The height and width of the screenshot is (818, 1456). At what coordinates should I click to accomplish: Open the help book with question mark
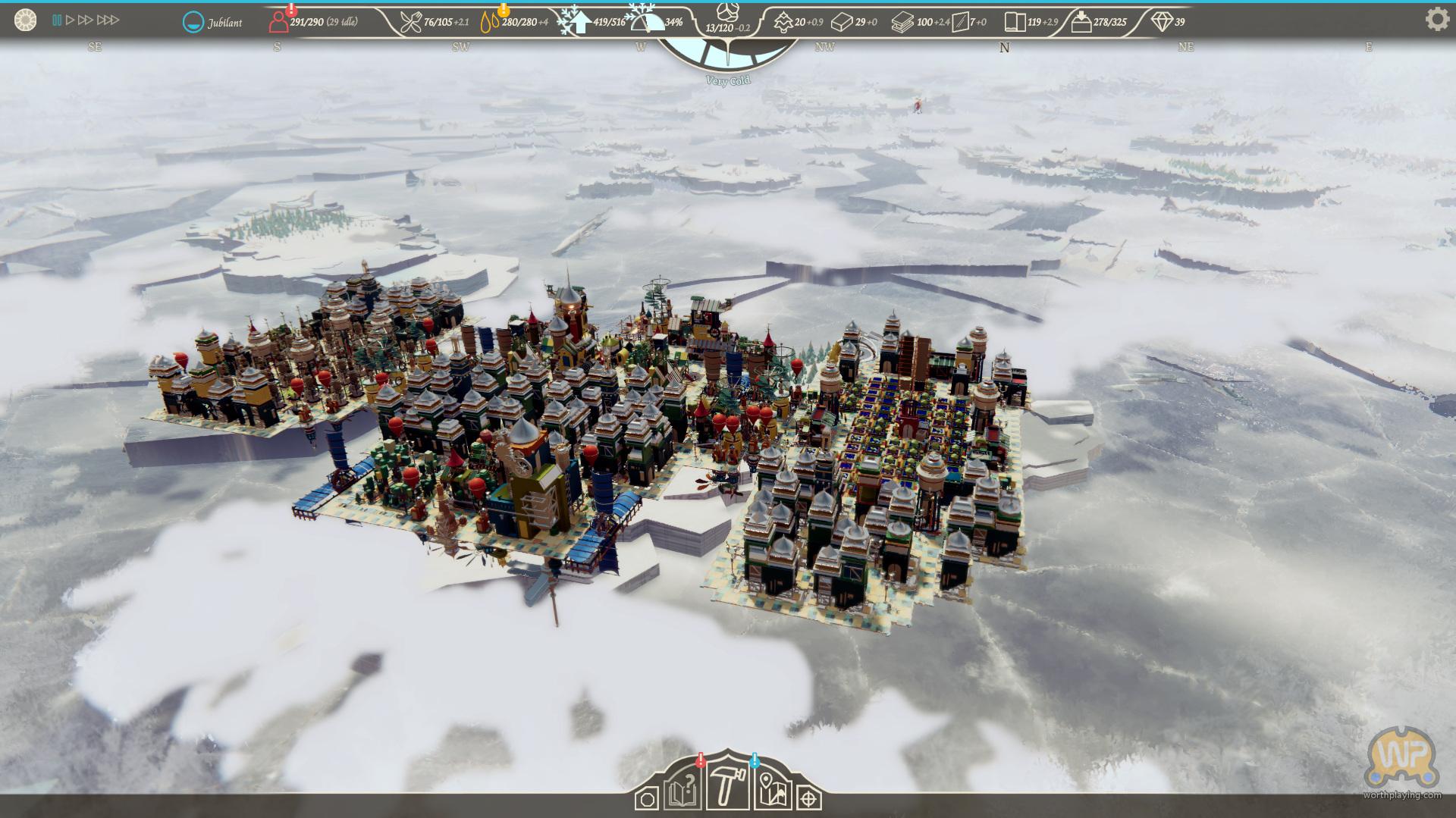click(x=682, y=793)
